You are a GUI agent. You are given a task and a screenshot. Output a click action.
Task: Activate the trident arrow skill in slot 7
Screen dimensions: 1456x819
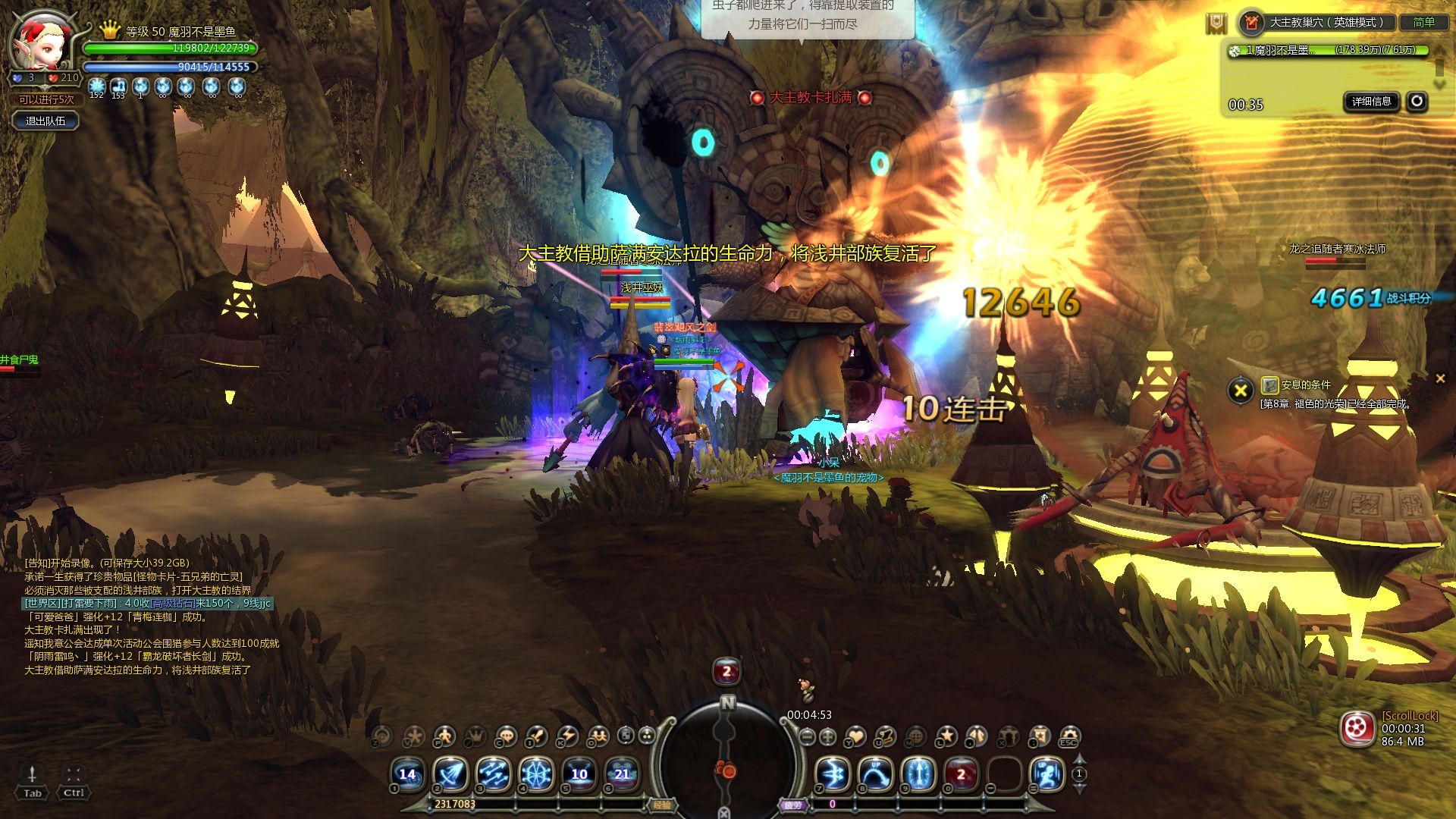[832, 774]
